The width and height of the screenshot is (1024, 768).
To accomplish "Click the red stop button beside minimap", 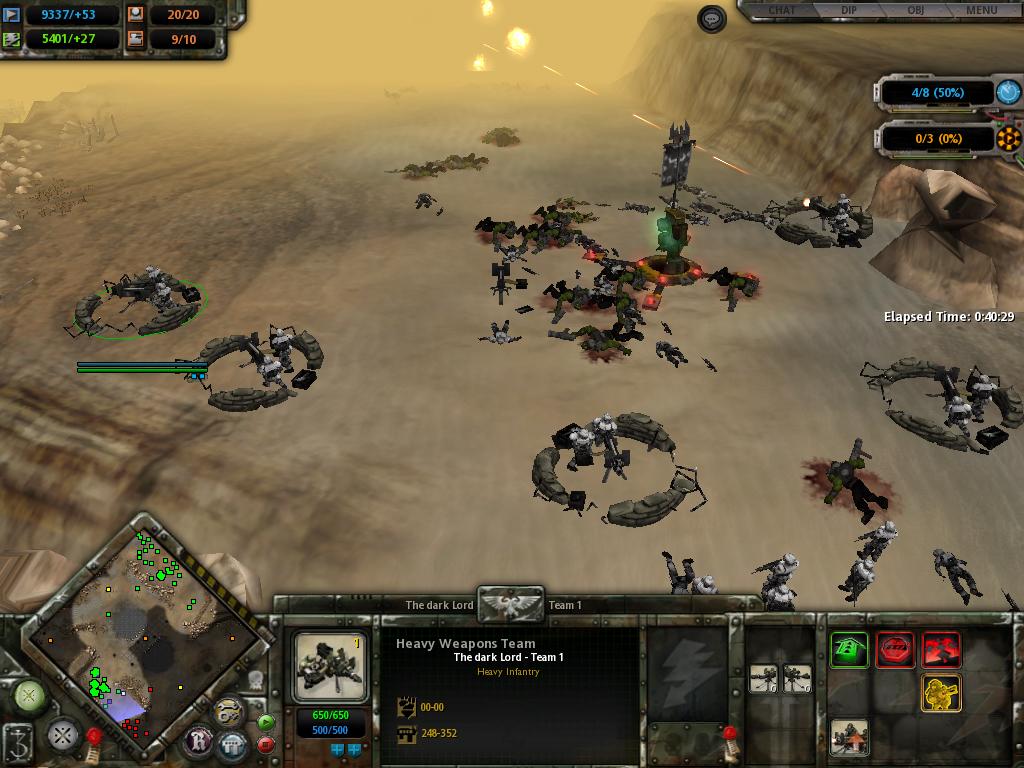I will [266, 744].
